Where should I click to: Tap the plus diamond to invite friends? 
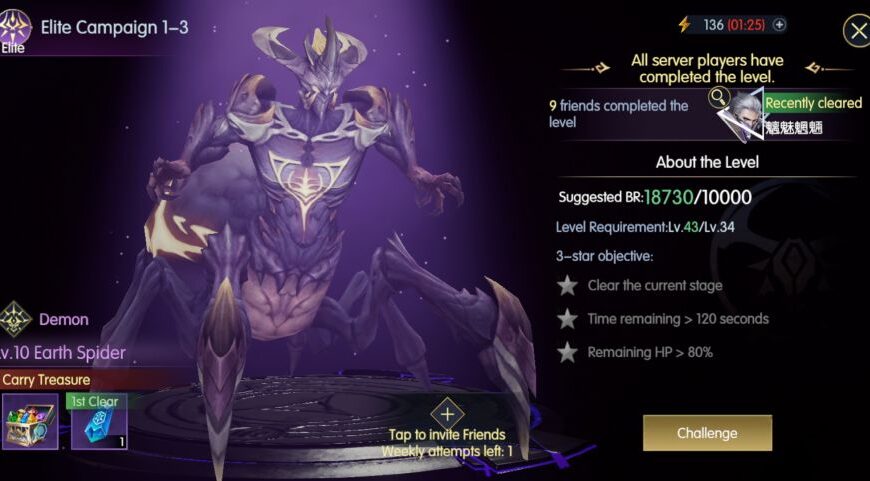(447, 413)
